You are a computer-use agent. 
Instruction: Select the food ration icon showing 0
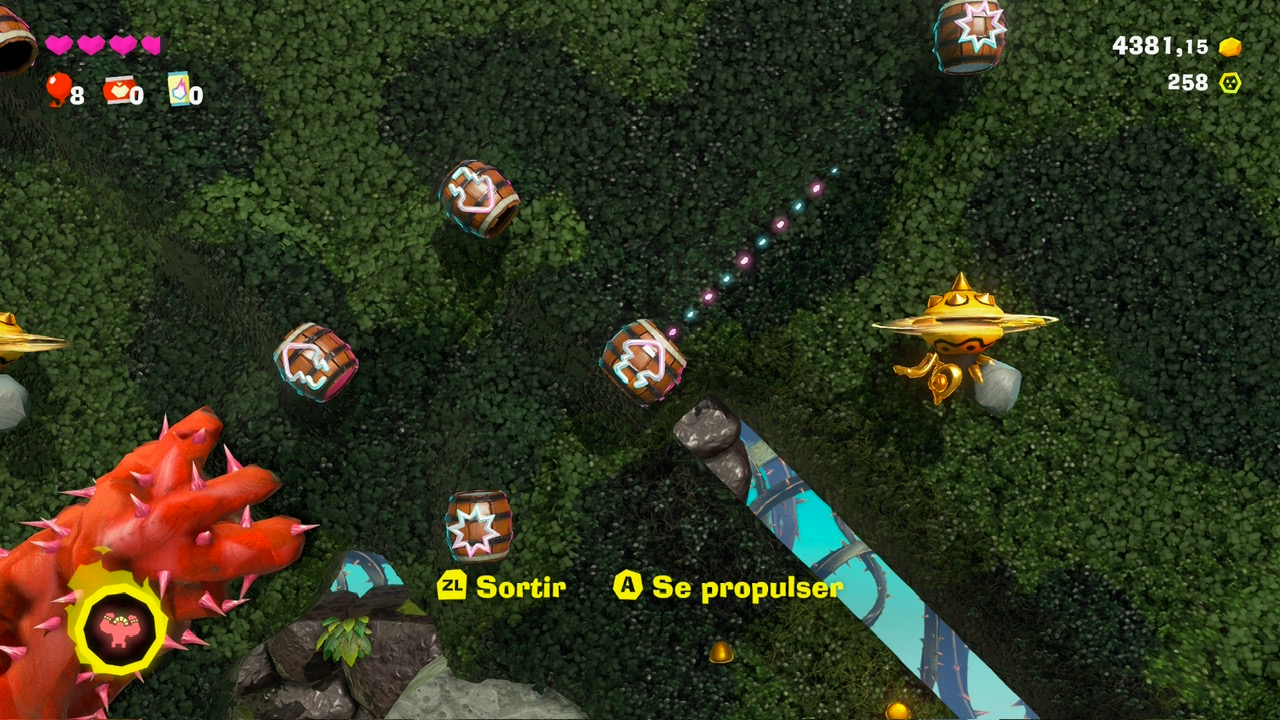click(x=118, y=90)
